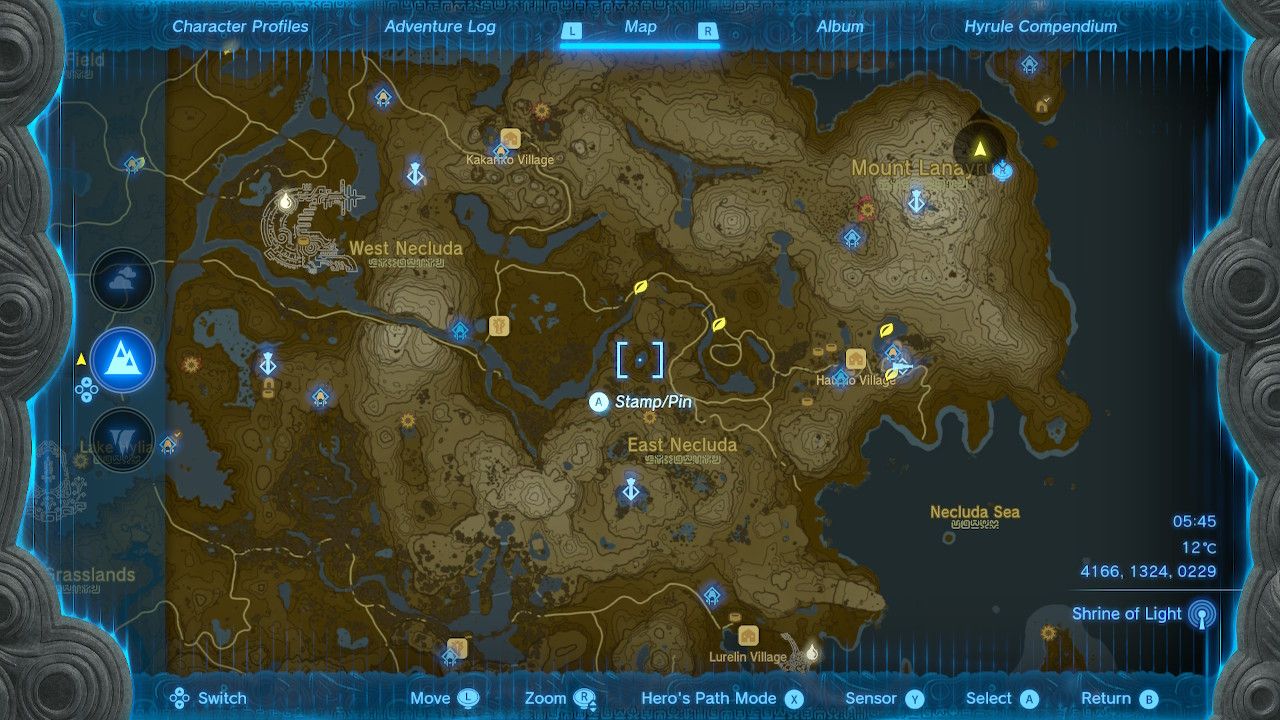Click the Skyview Tower icon on Mount Lanayru
This screenshot has width=1280, height=720.
(x=915, y=204)
